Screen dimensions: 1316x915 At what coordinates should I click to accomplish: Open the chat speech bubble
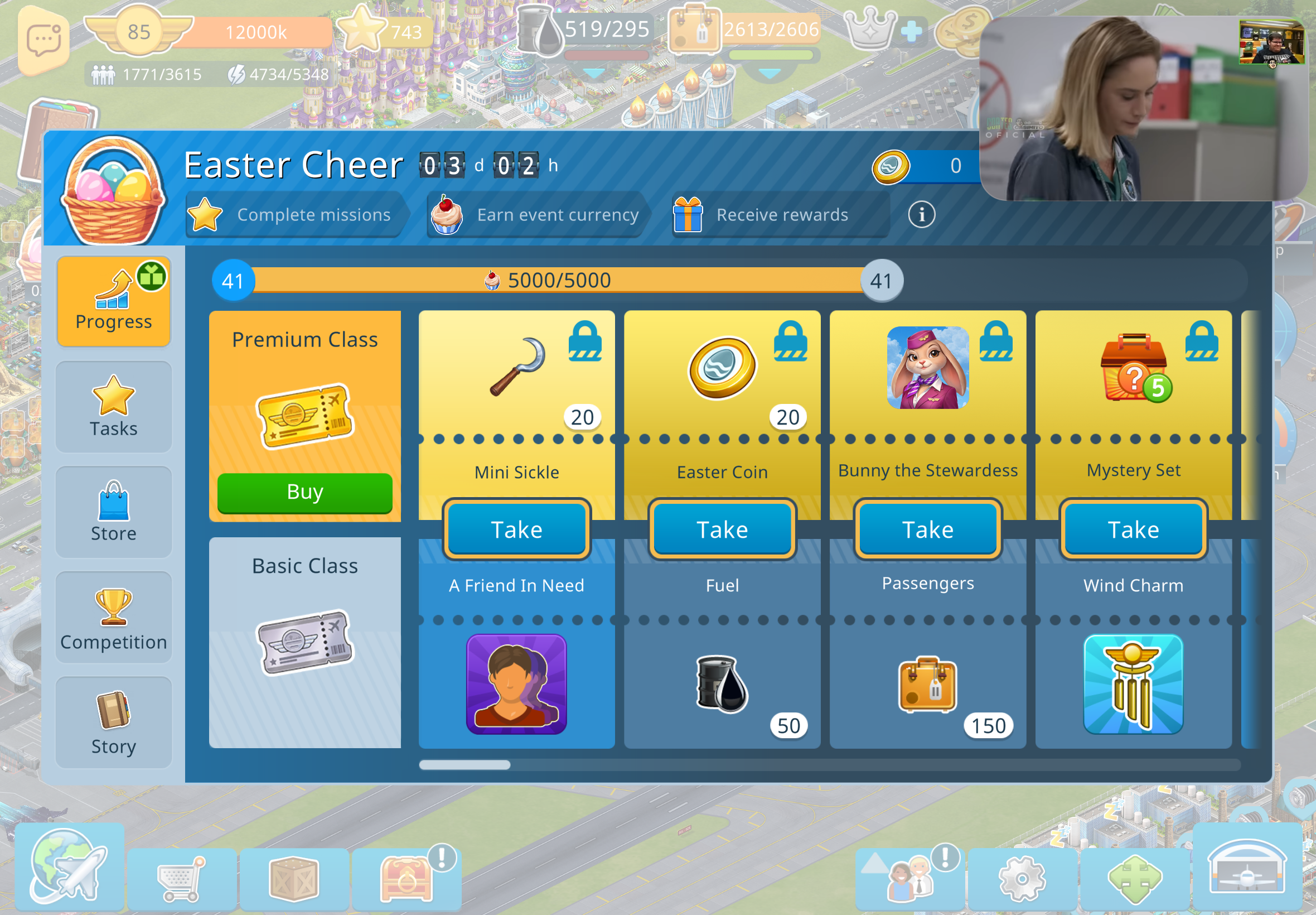(x=43, y=40)
